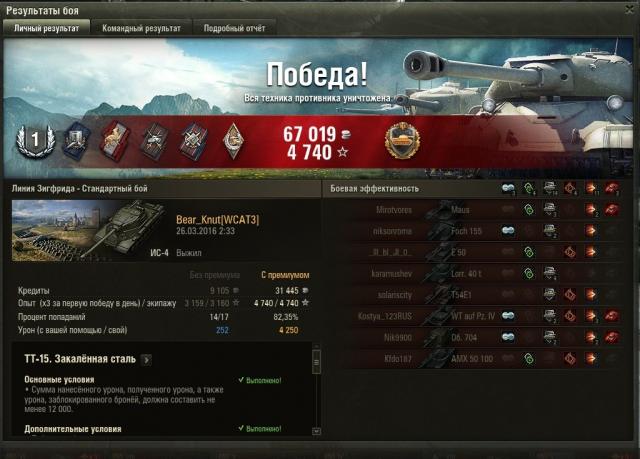Screen dimensions: 640x459
Task: Select the karamushev Lorr. 40 t row
Action: [x=480, y=273]
